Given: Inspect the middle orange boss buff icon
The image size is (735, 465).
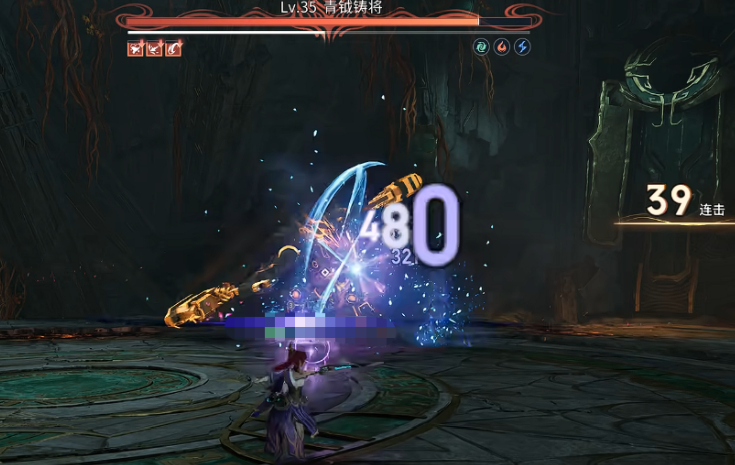Looking at the screenshot, I should pos(154,48).
